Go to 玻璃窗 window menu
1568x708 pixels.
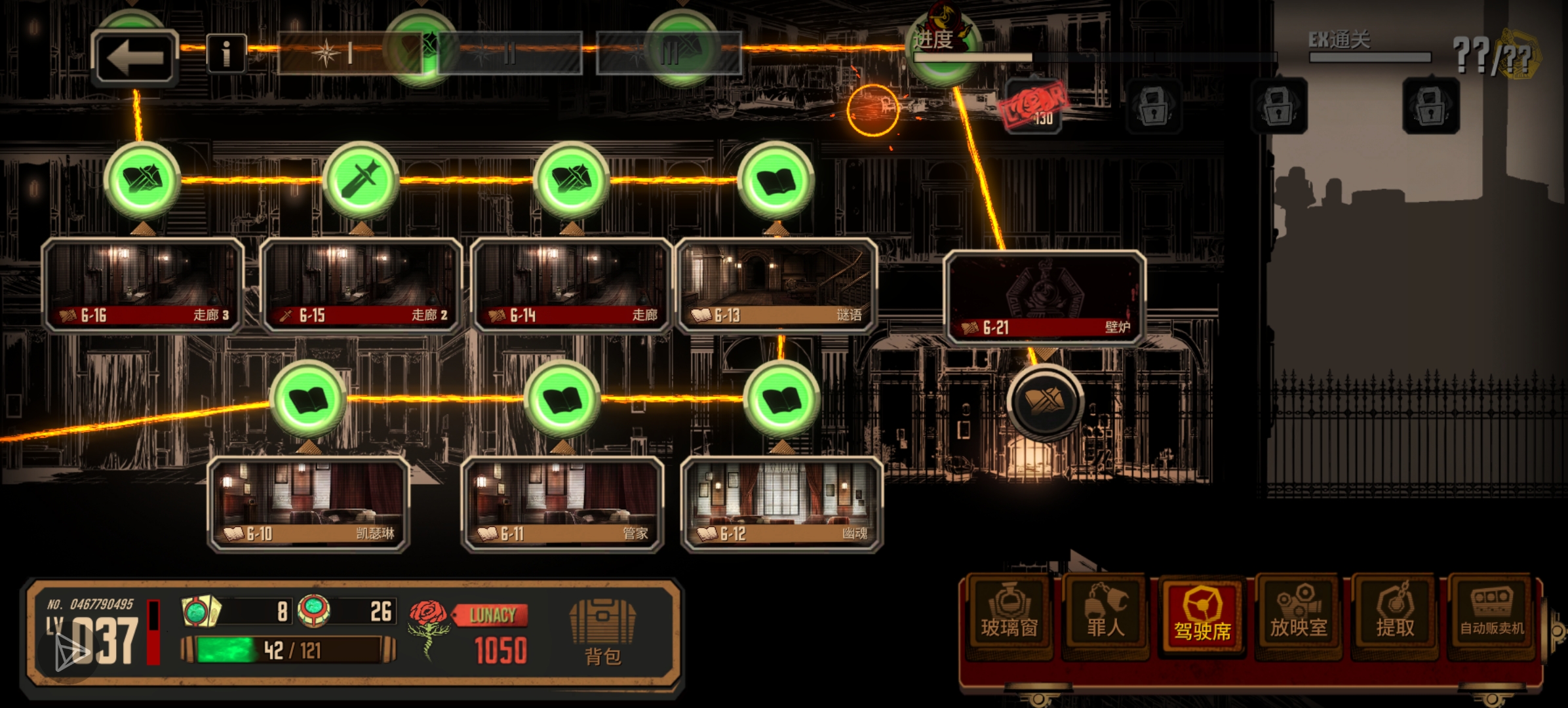[1009, 614]
